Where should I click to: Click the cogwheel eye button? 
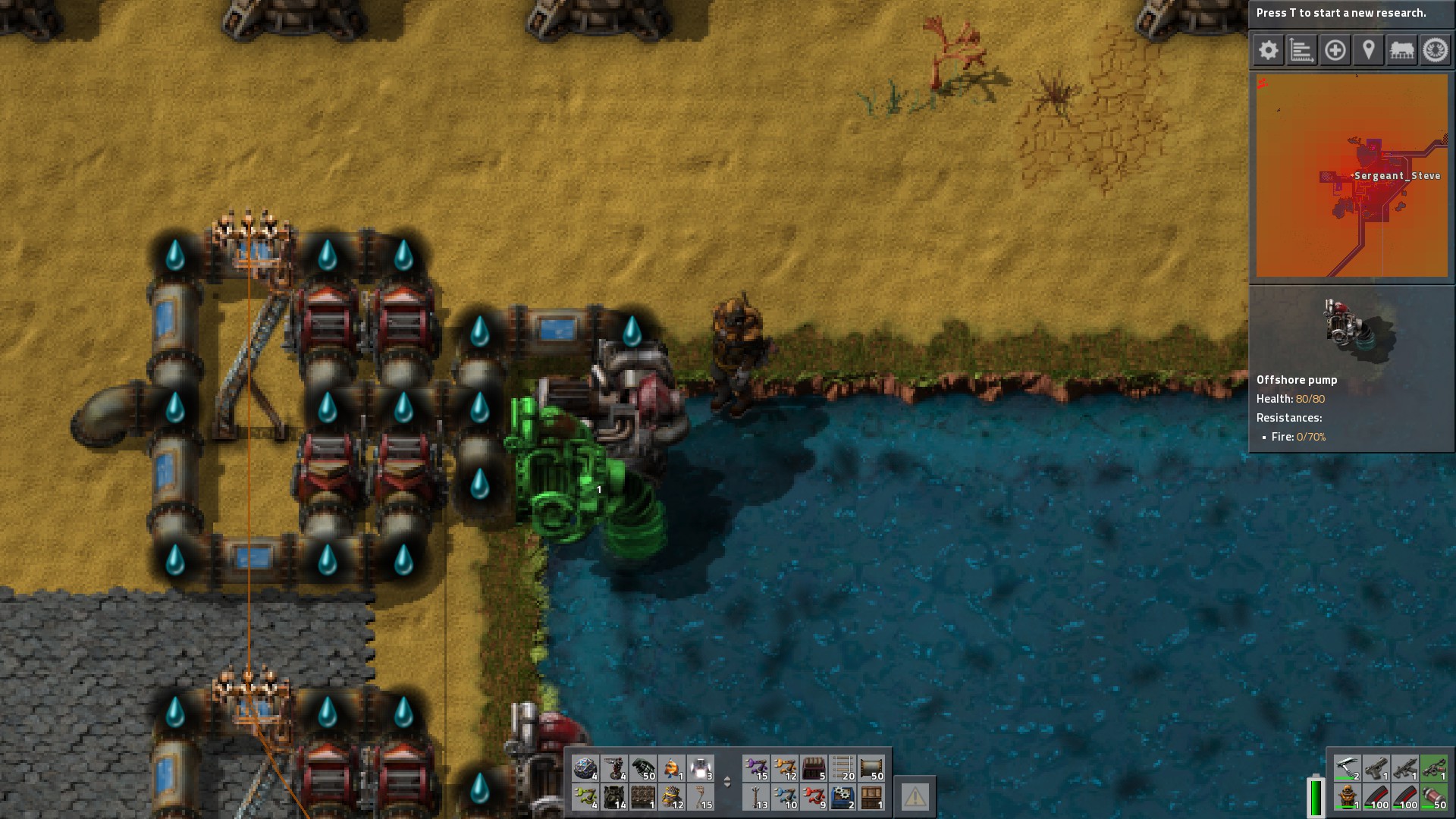click(x=1435, y=51)
